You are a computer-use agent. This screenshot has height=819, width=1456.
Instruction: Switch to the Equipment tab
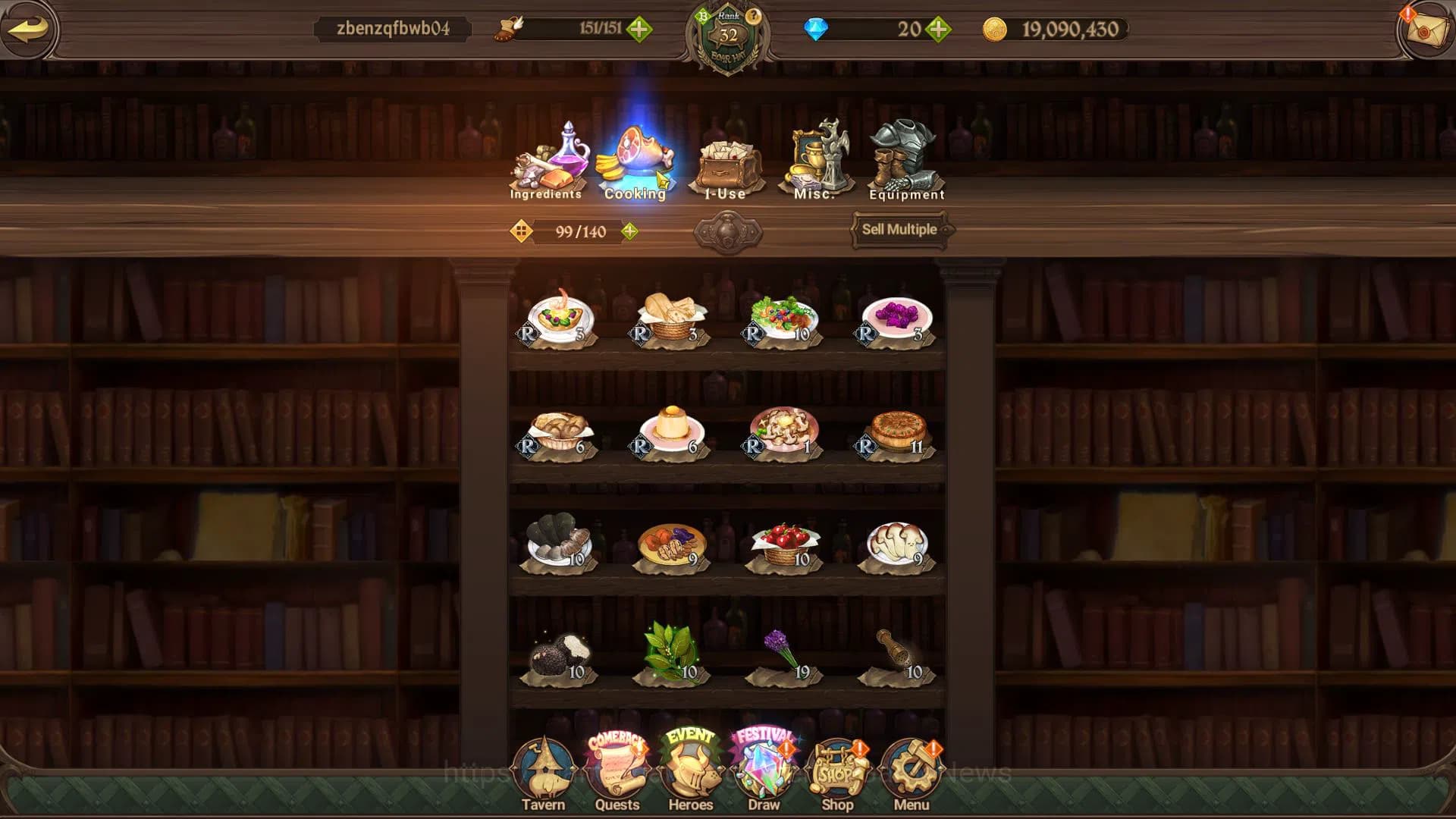(x=905, y=162)
